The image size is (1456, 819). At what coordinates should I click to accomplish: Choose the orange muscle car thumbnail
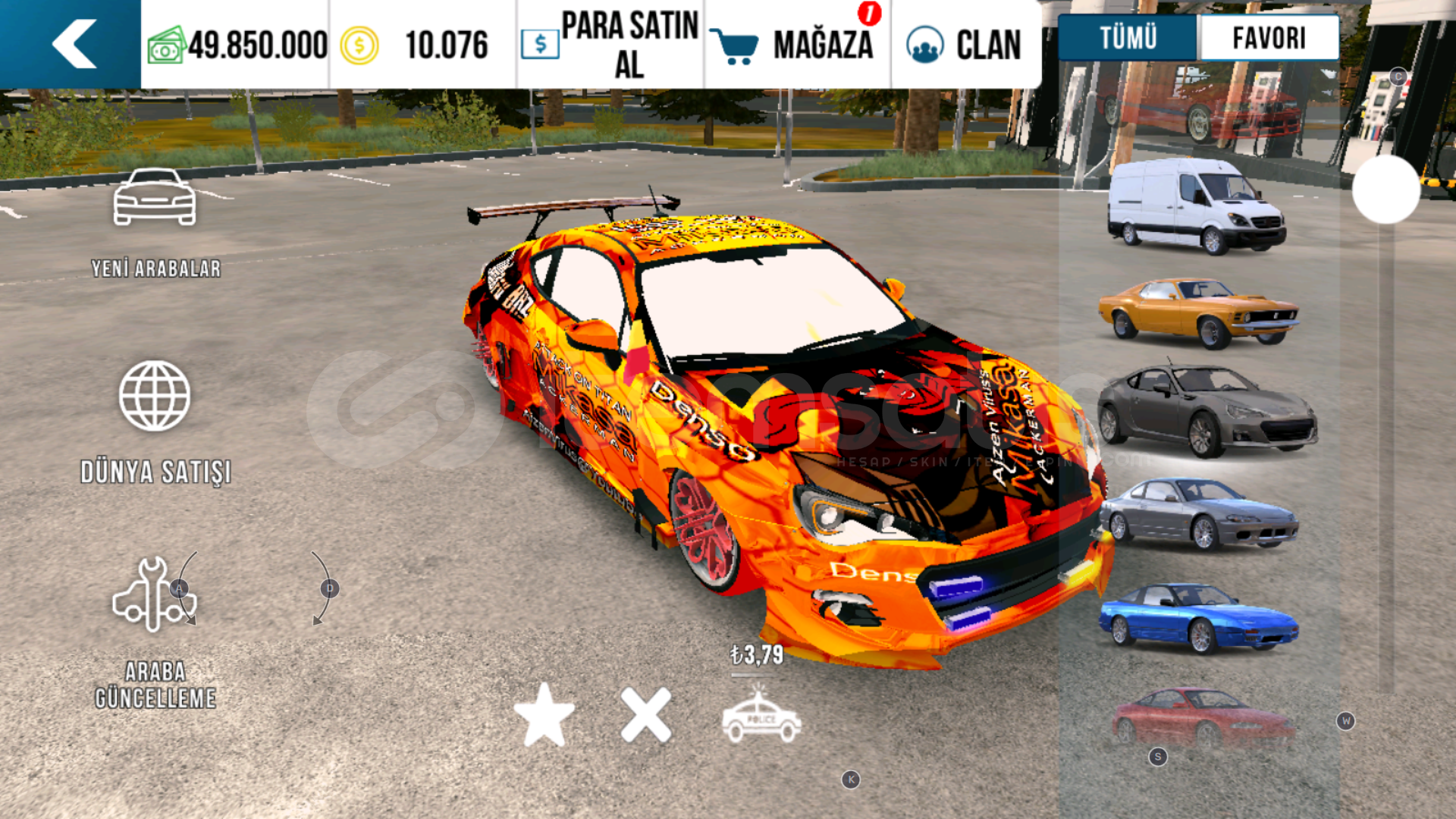click(x=1198, y=312)
